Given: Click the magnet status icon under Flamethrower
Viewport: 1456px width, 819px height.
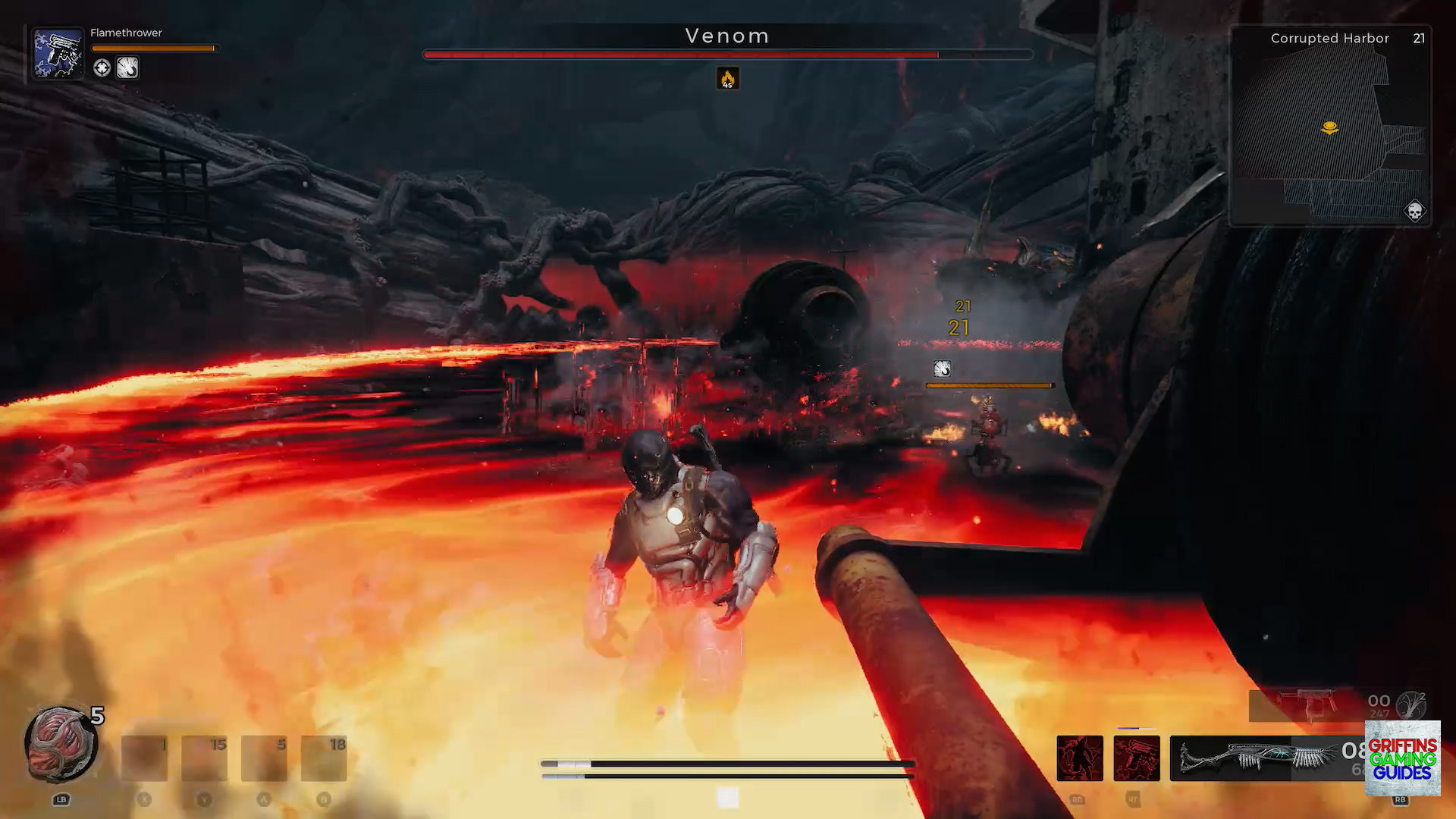Looking at the screenshot, I should pyautogui.click(x=127, y=68).
